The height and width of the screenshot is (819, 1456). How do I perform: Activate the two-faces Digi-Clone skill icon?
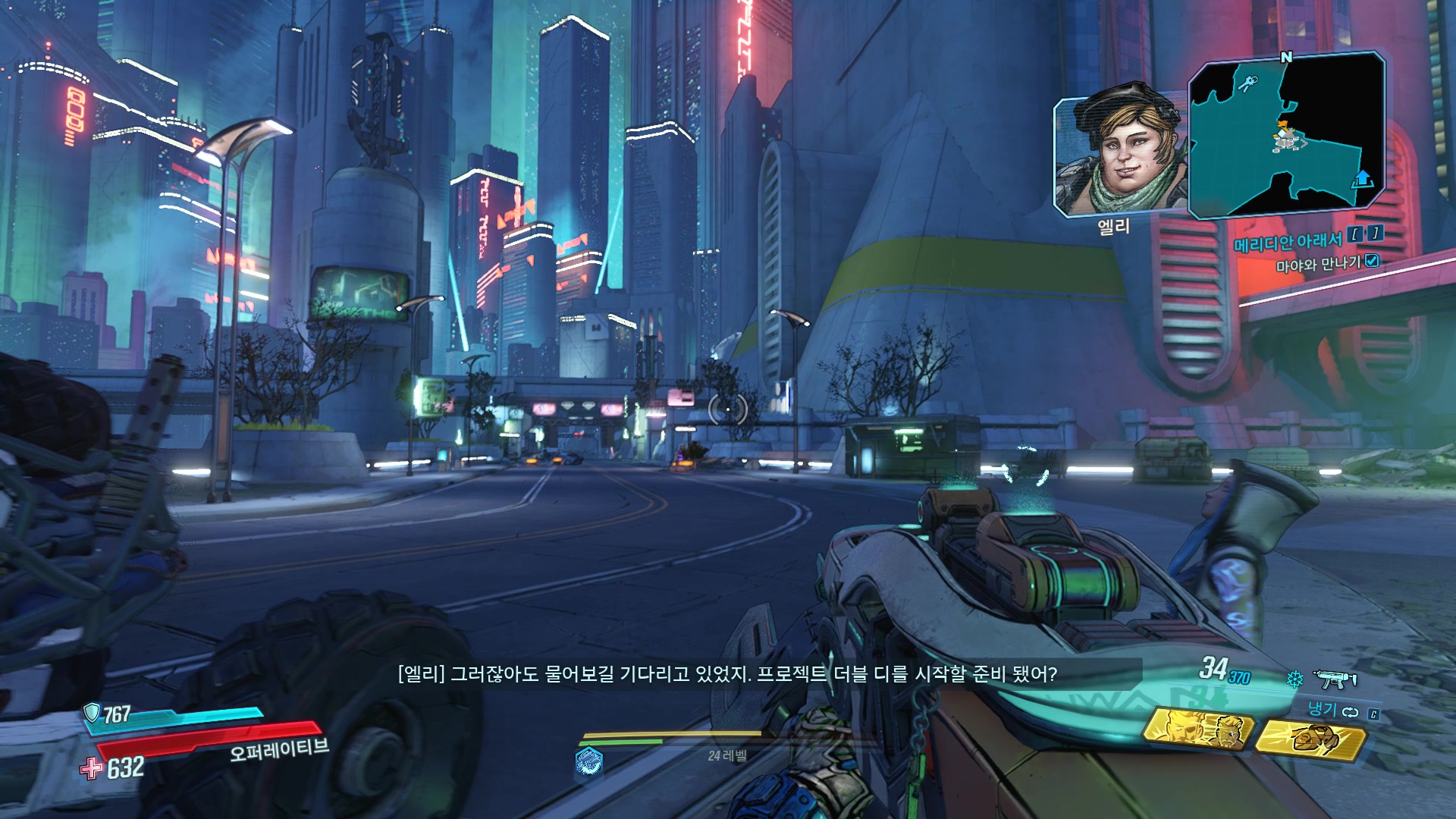tap(1197, 729)
